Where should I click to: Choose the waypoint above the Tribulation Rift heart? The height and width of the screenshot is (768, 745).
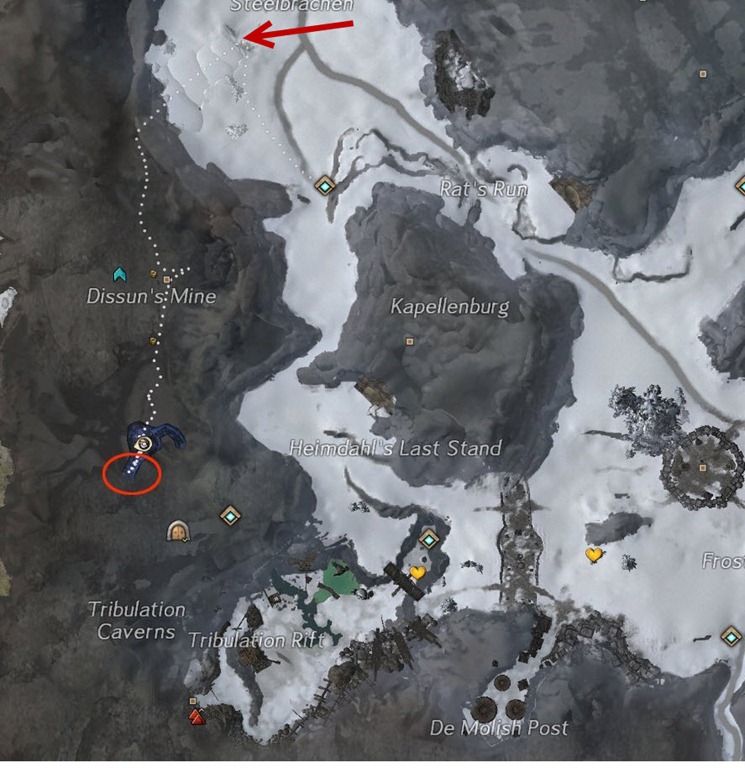[x=430, y=539]
